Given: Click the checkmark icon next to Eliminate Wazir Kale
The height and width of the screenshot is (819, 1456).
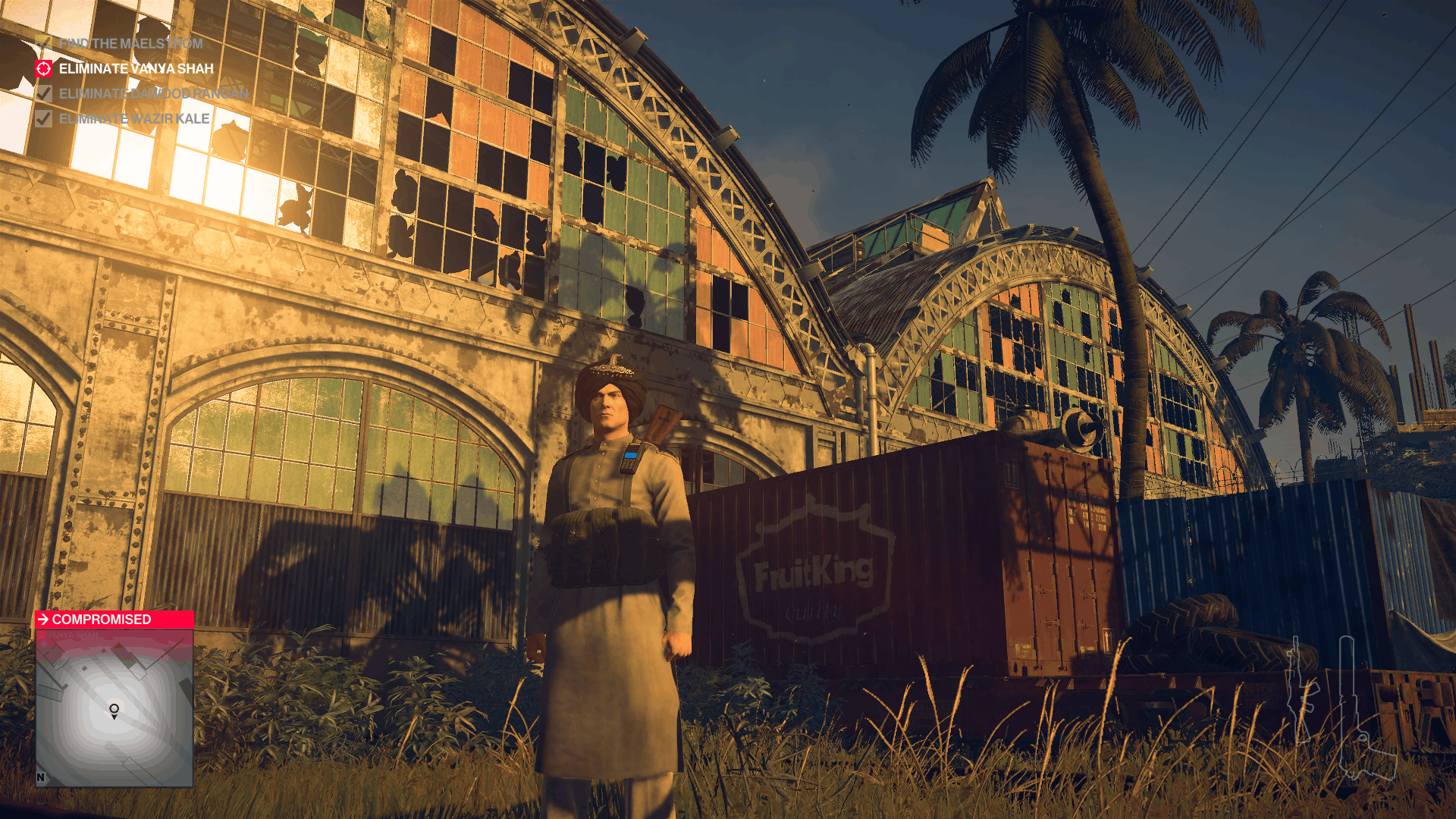Looking at the screenshot, I should [x=43, y=118].
